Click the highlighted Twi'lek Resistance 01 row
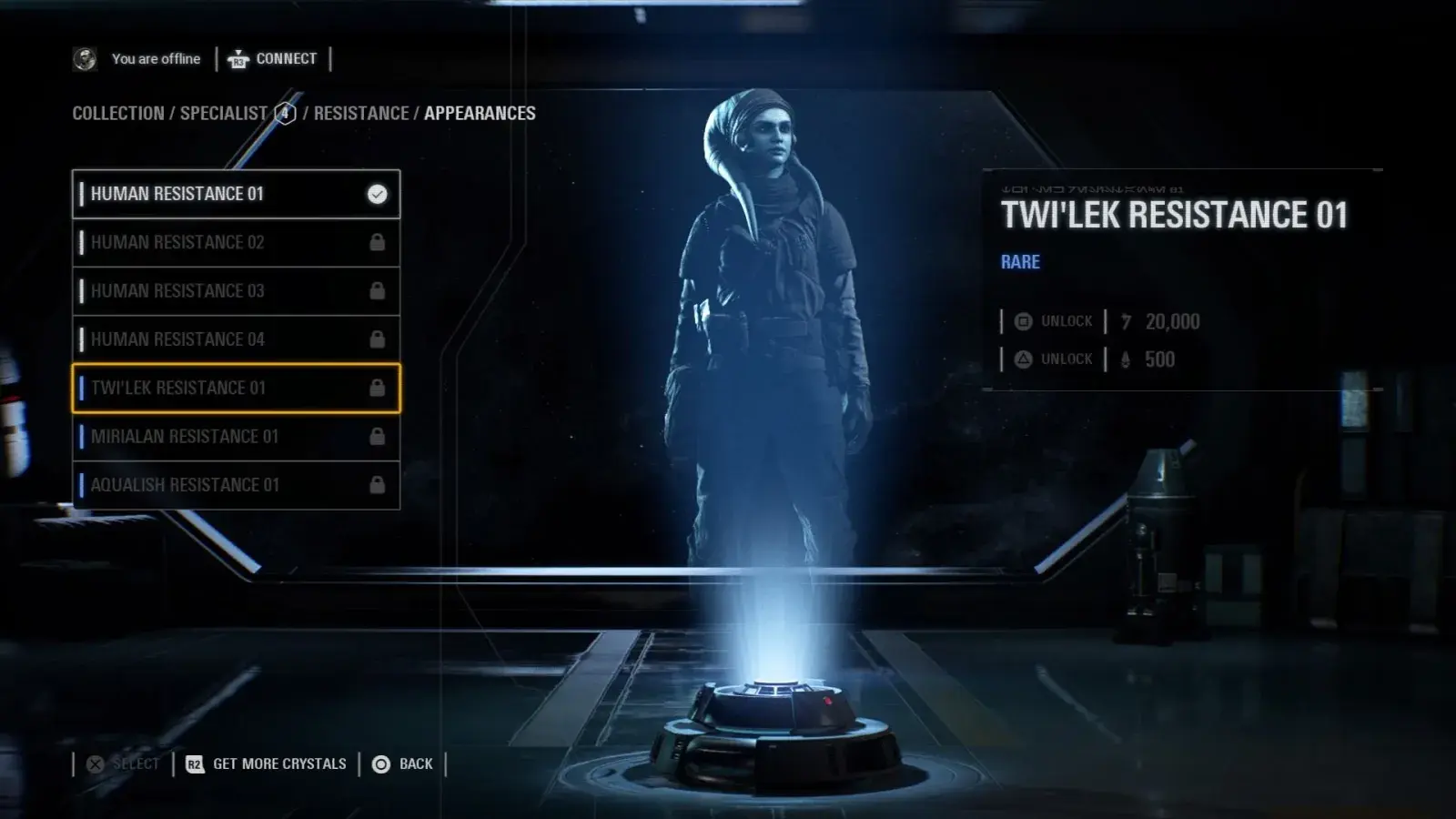Image resolution: width=1456 pixels, height=819 pixels. [x=236, y=388]
